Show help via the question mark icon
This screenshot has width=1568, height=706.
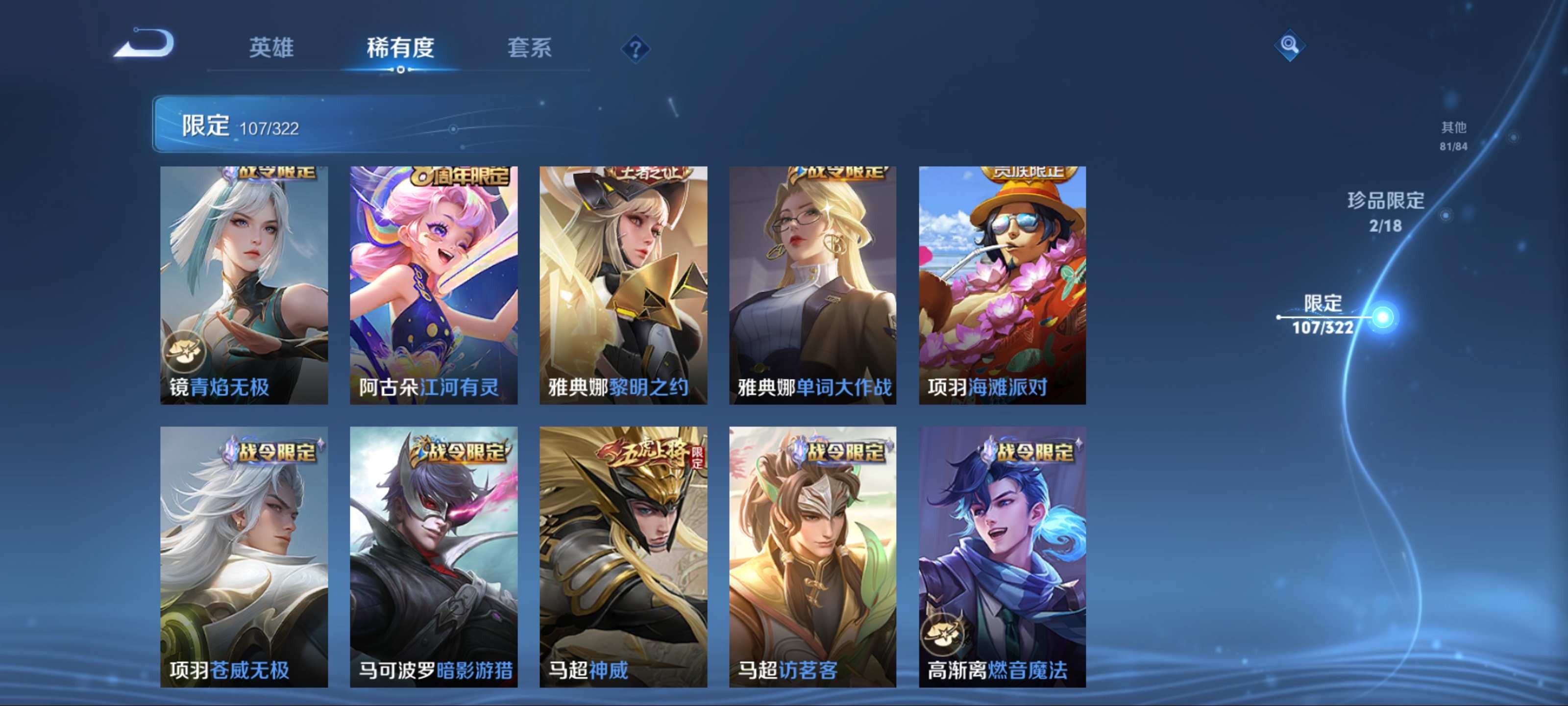[x=635, y=49]
